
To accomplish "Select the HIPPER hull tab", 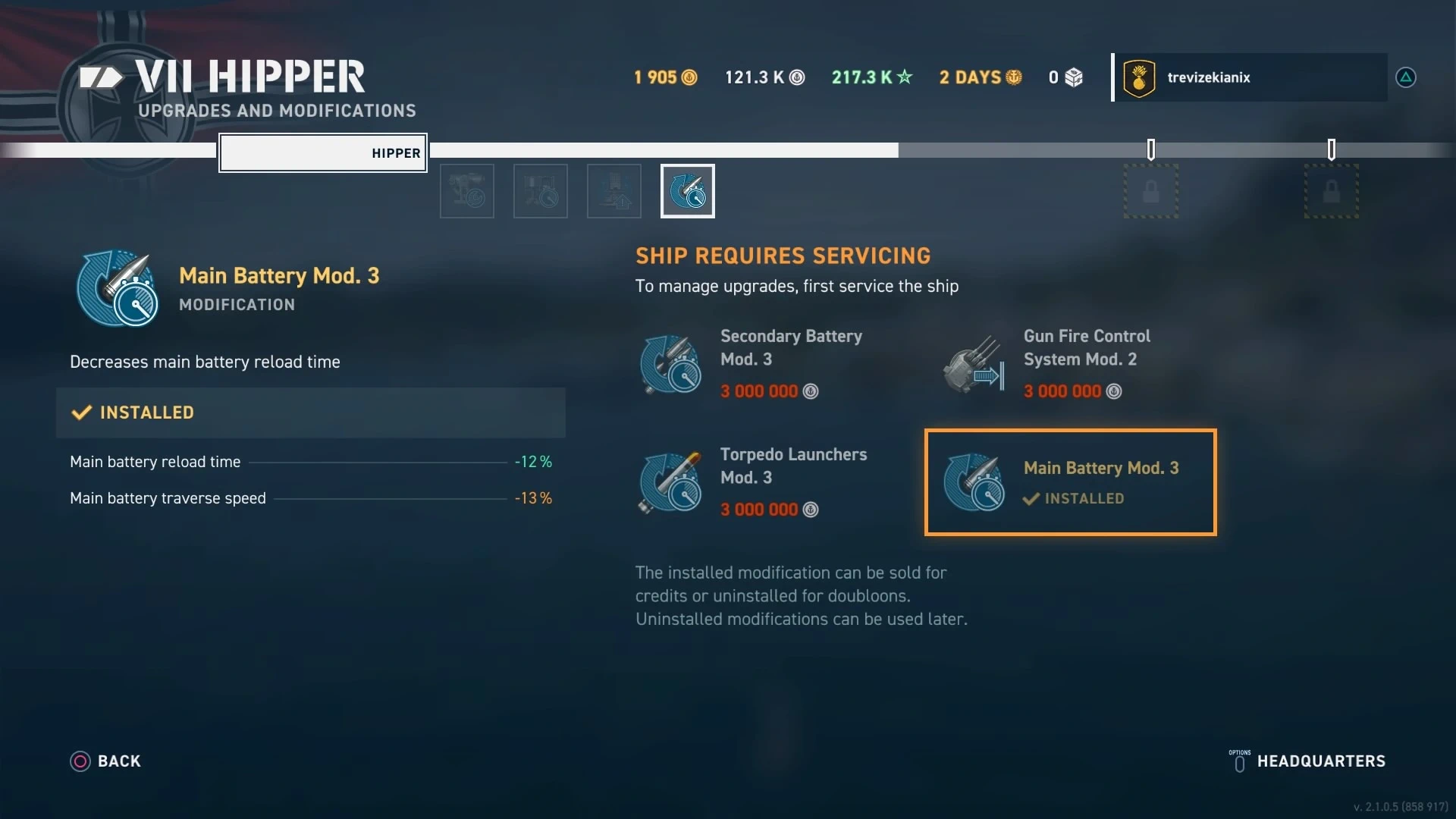I will coord(323,153).
